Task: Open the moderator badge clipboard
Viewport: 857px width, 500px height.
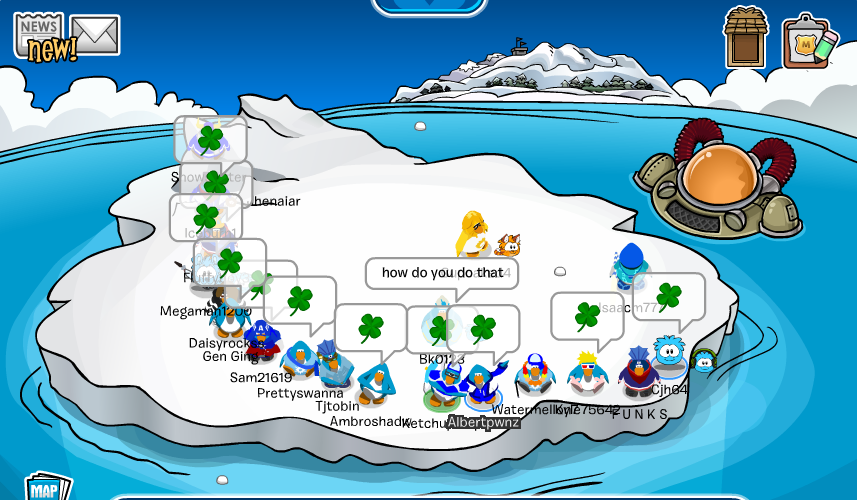Action: tap(809, 42)
